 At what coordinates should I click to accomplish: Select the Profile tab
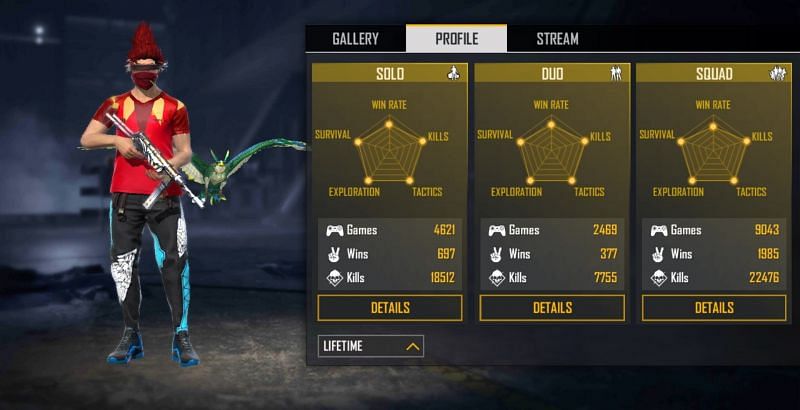456,39
